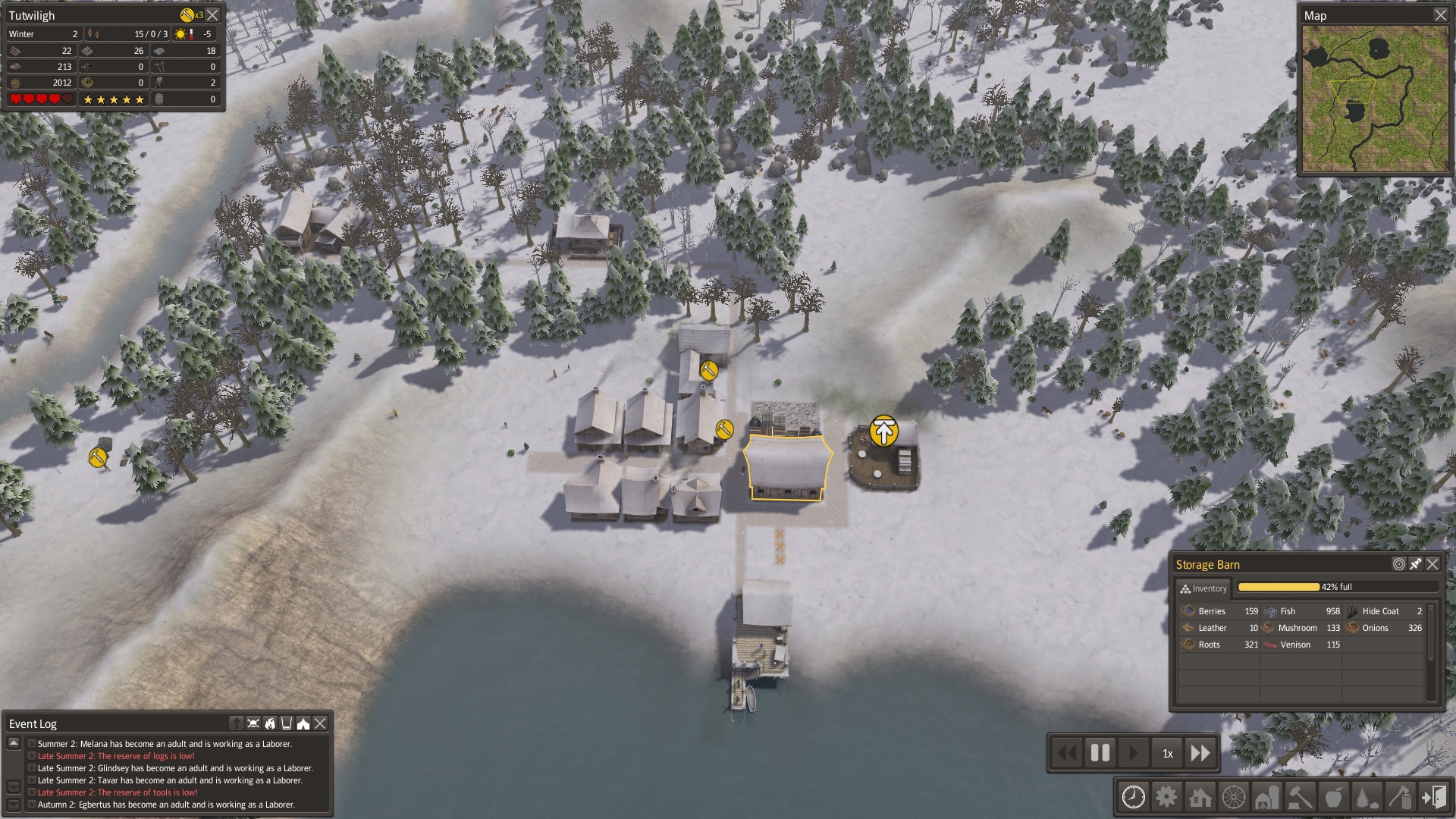Close the Storage Barn window
The image size is (1456, 819).
pos(1432,564)
